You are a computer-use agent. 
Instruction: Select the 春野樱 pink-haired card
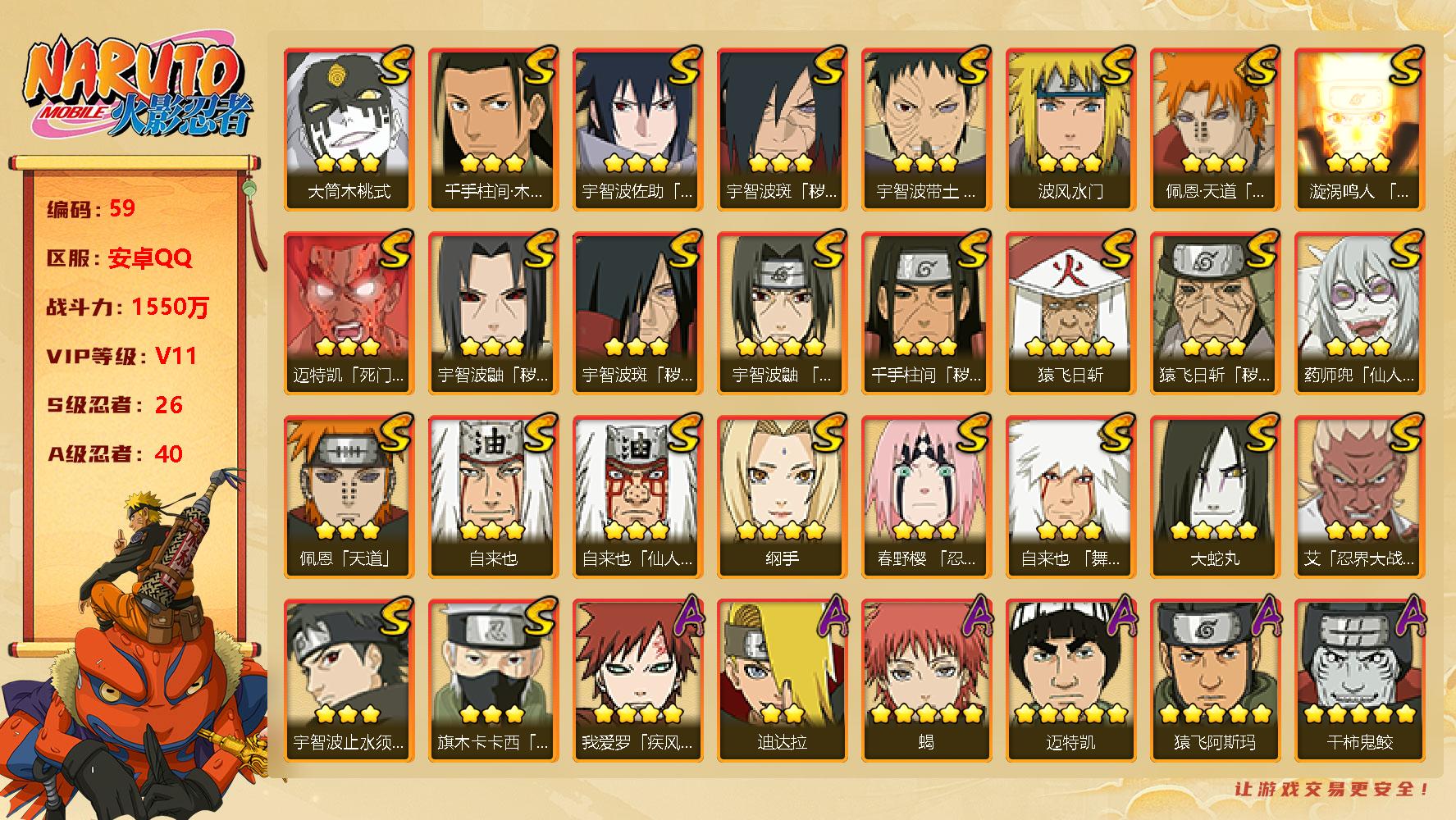click(x=926, y=496)
